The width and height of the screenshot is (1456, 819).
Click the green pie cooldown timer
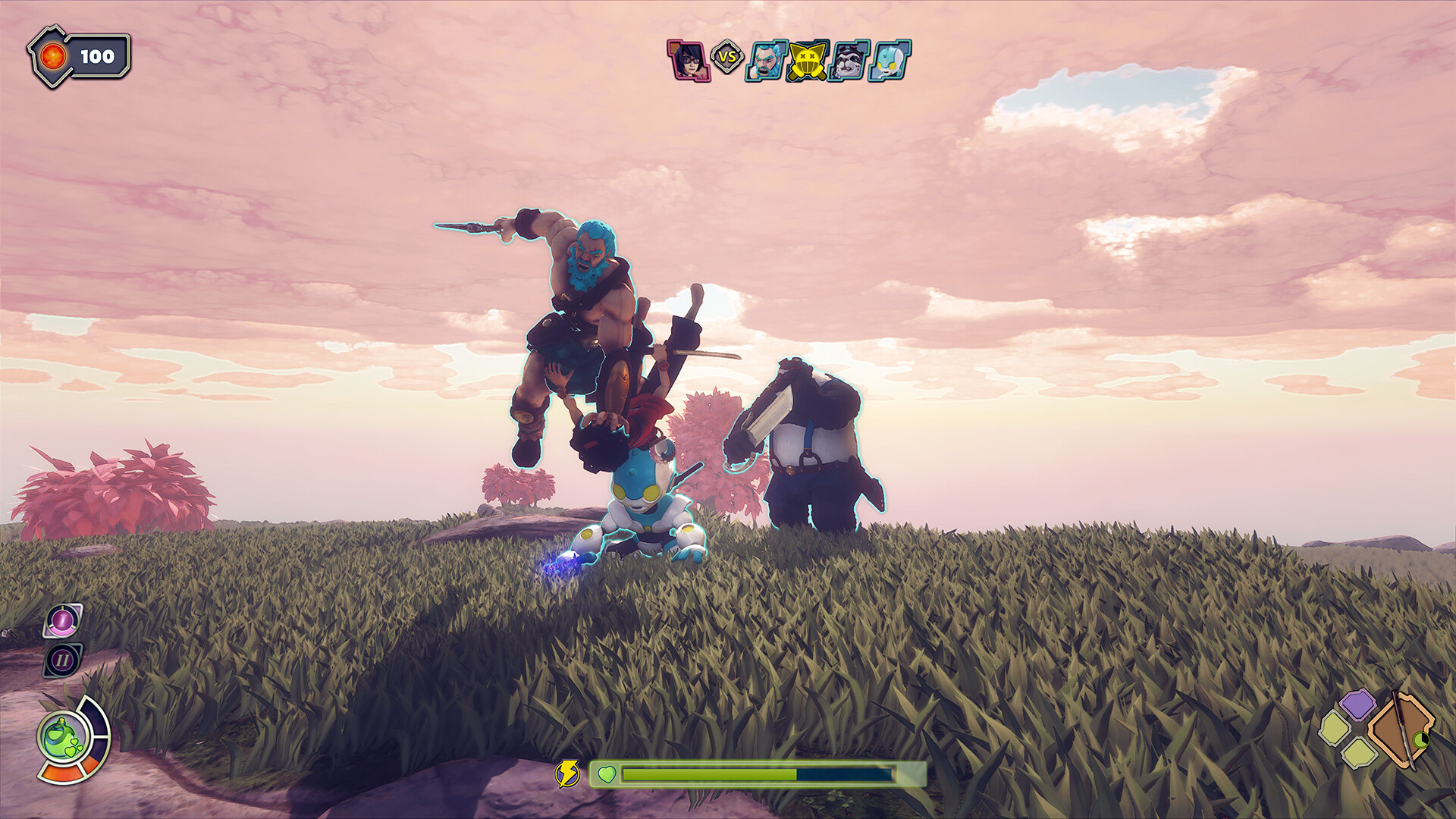(1420, 739)
